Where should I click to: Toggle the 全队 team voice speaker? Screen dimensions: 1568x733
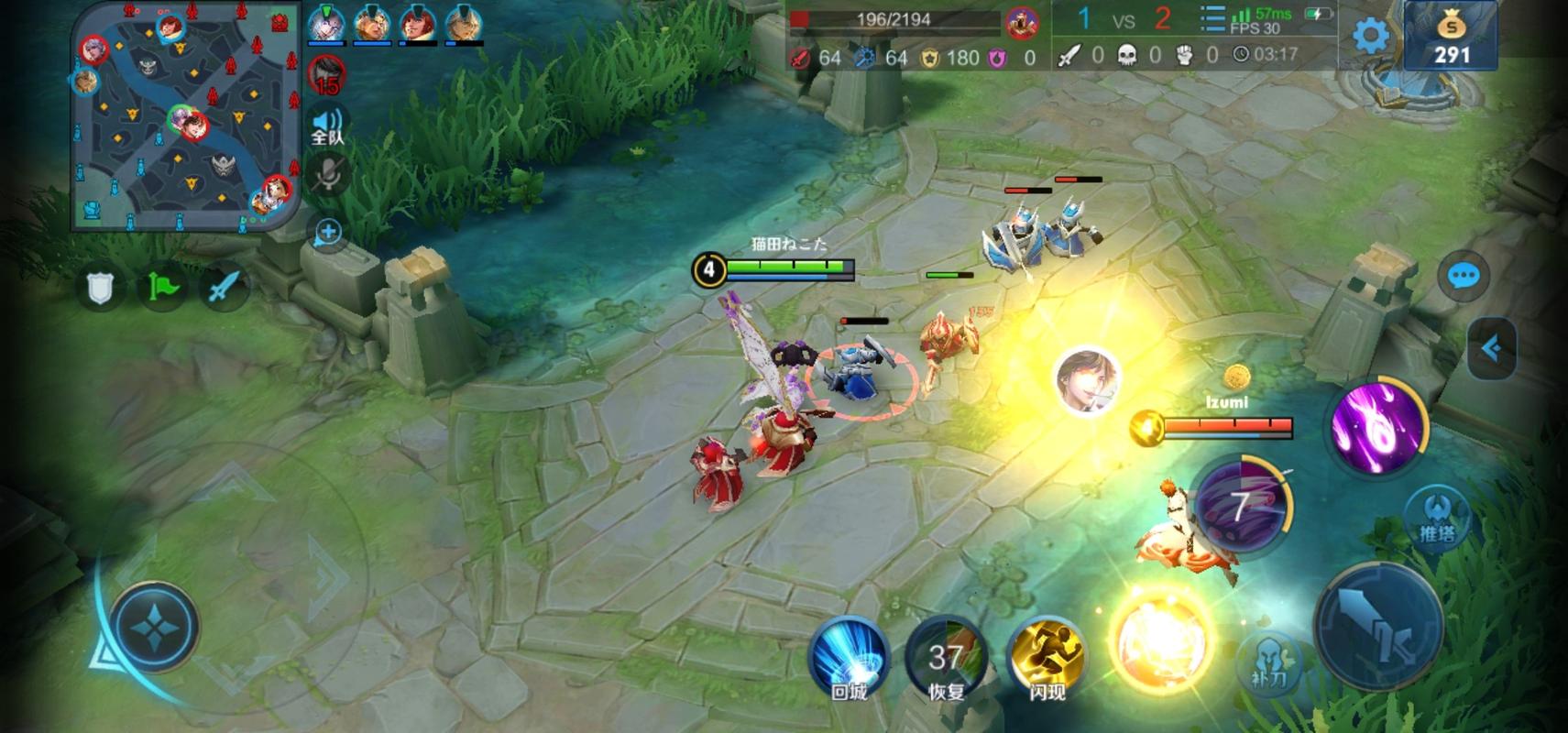pos(327,126)
